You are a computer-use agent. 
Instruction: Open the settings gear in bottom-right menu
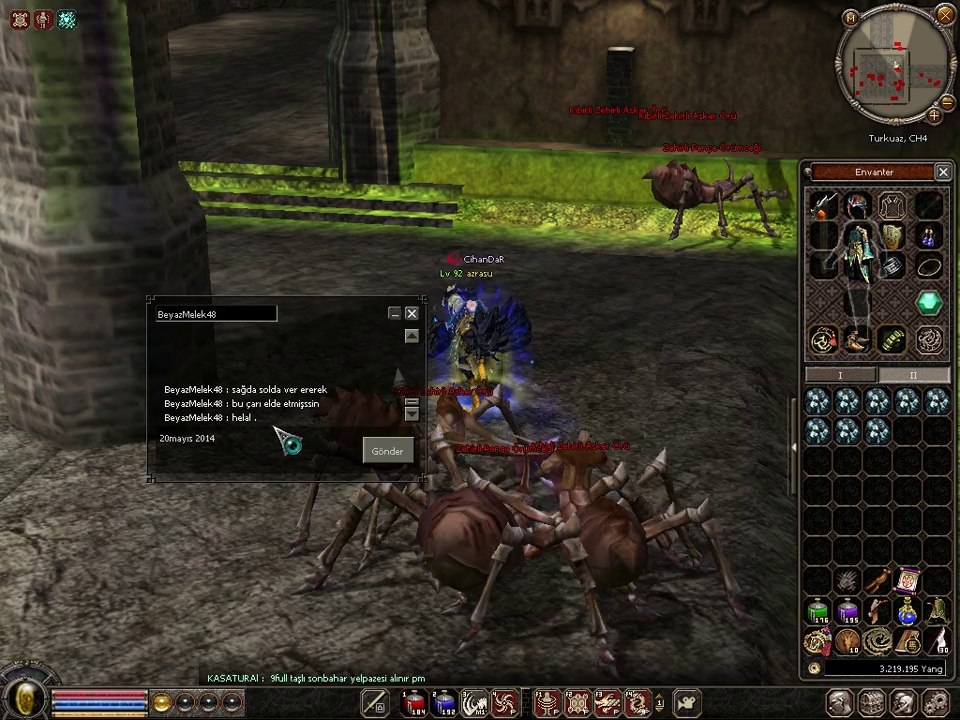click(x=935, y=703)
